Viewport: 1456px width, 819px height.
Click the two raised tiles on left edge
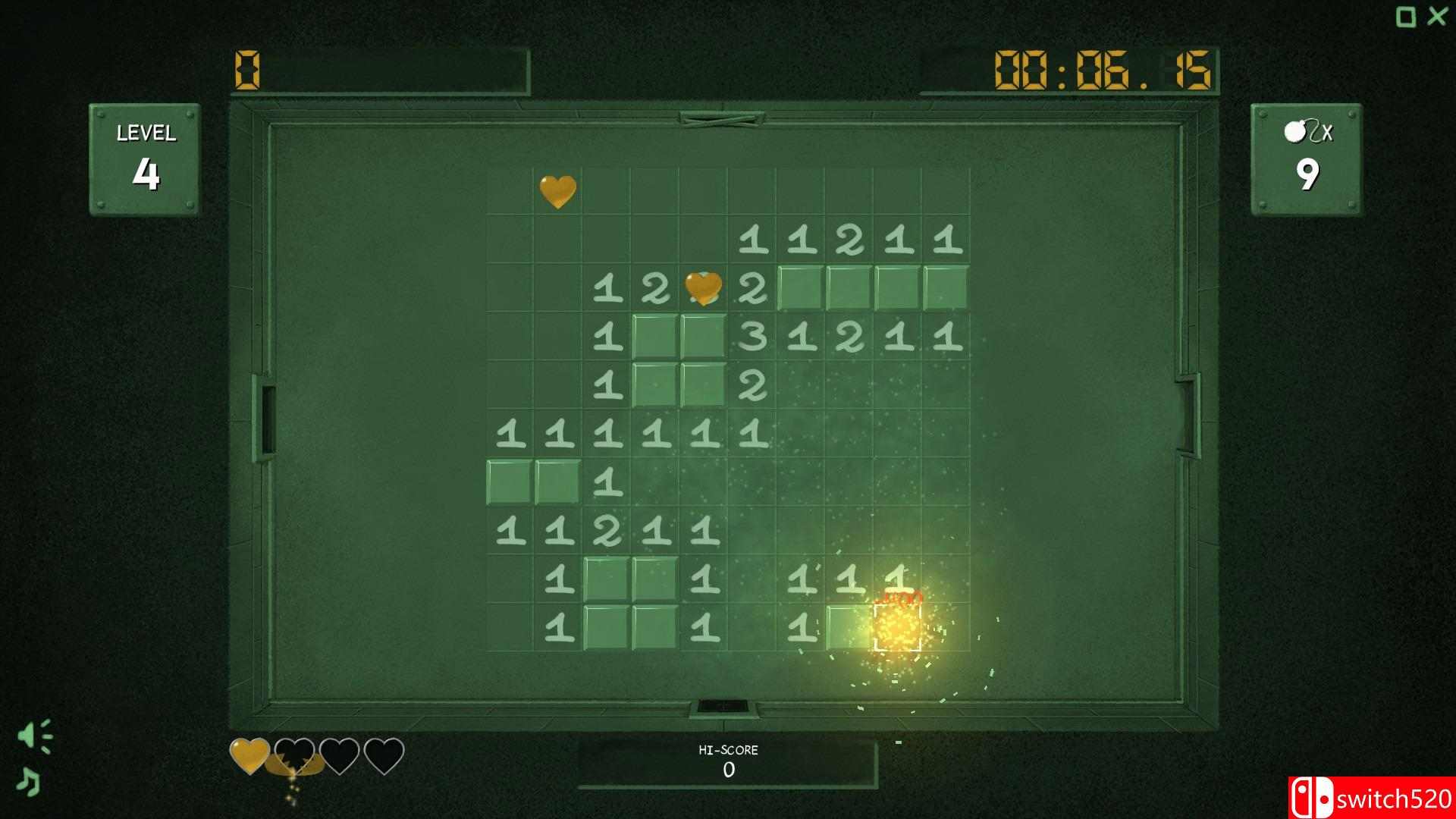535,480
